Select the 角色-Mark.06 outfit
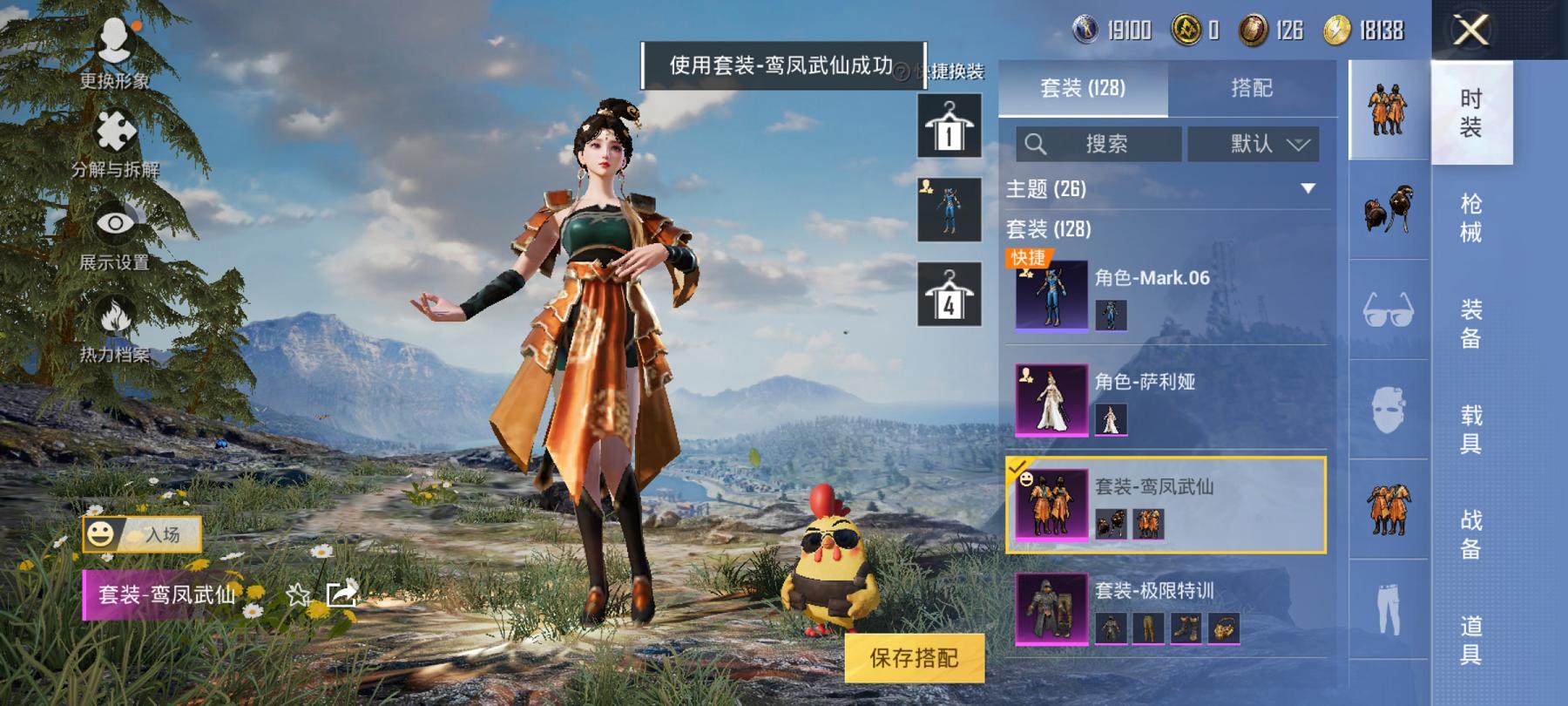This screenshot has height=706, width=1568. point(1167,296)
